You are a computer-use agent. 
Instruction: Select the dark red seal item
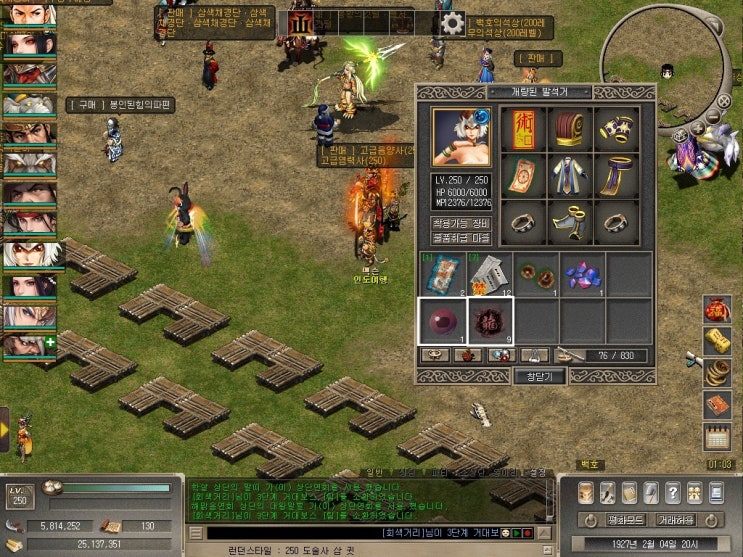point(490,321)
